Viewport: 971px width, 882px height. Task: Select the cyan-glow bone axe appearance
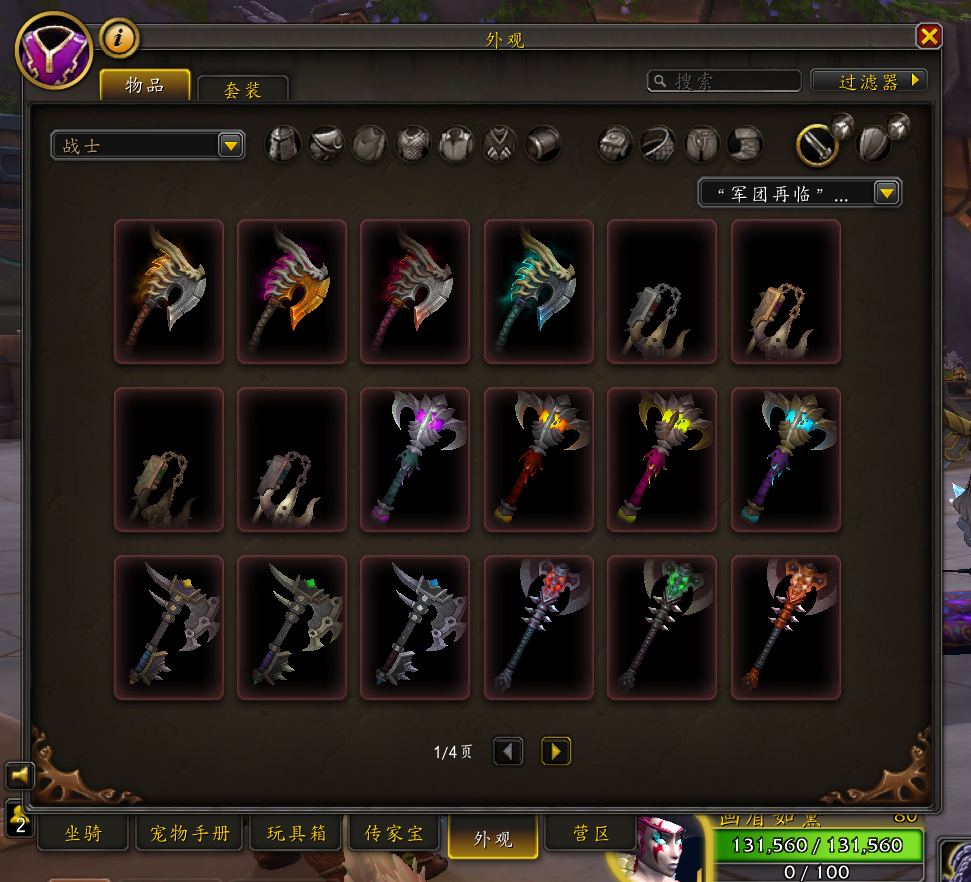pos(538,291)
